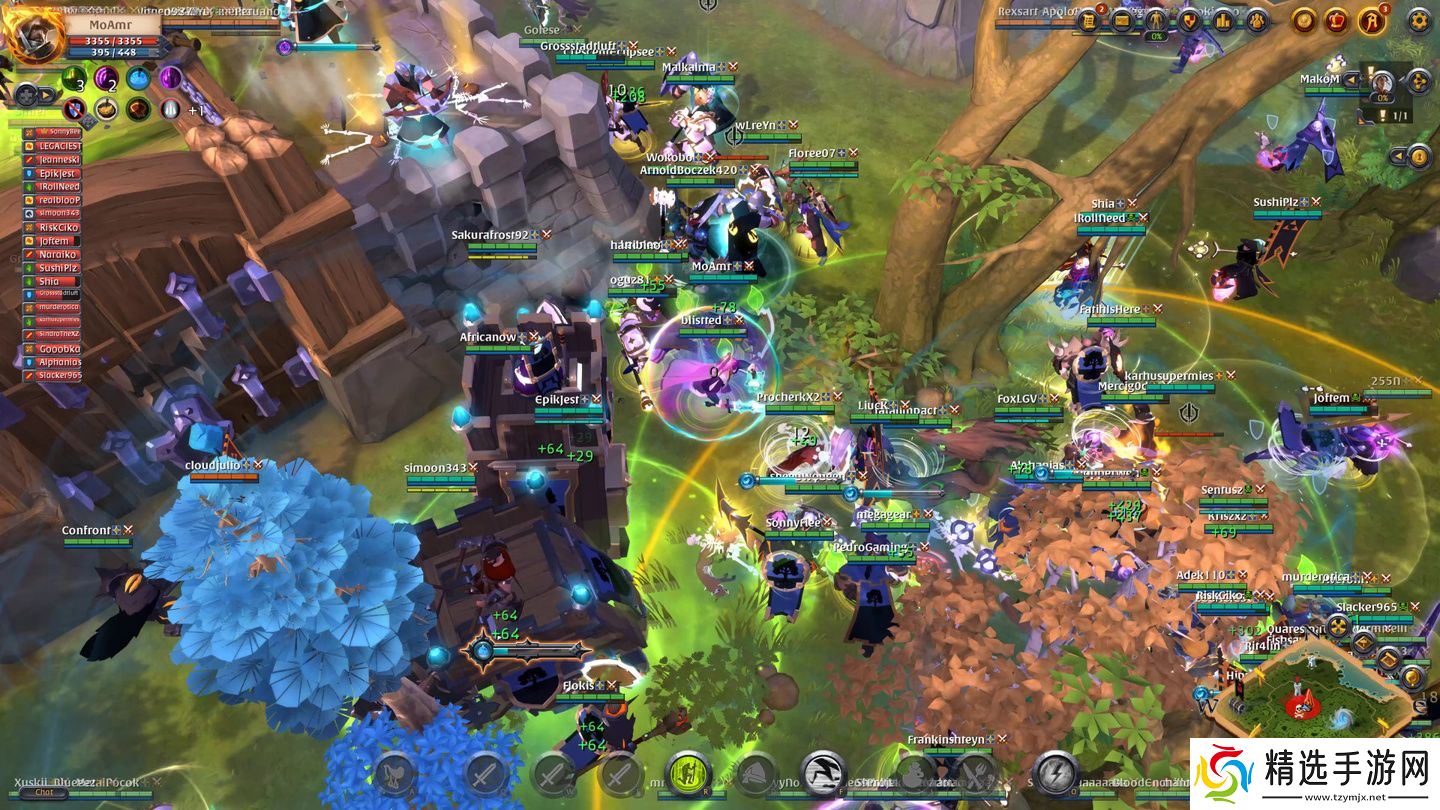Activate the running figure sprint ability
This screenshot has width=1440, height=810.
(823, 773)
